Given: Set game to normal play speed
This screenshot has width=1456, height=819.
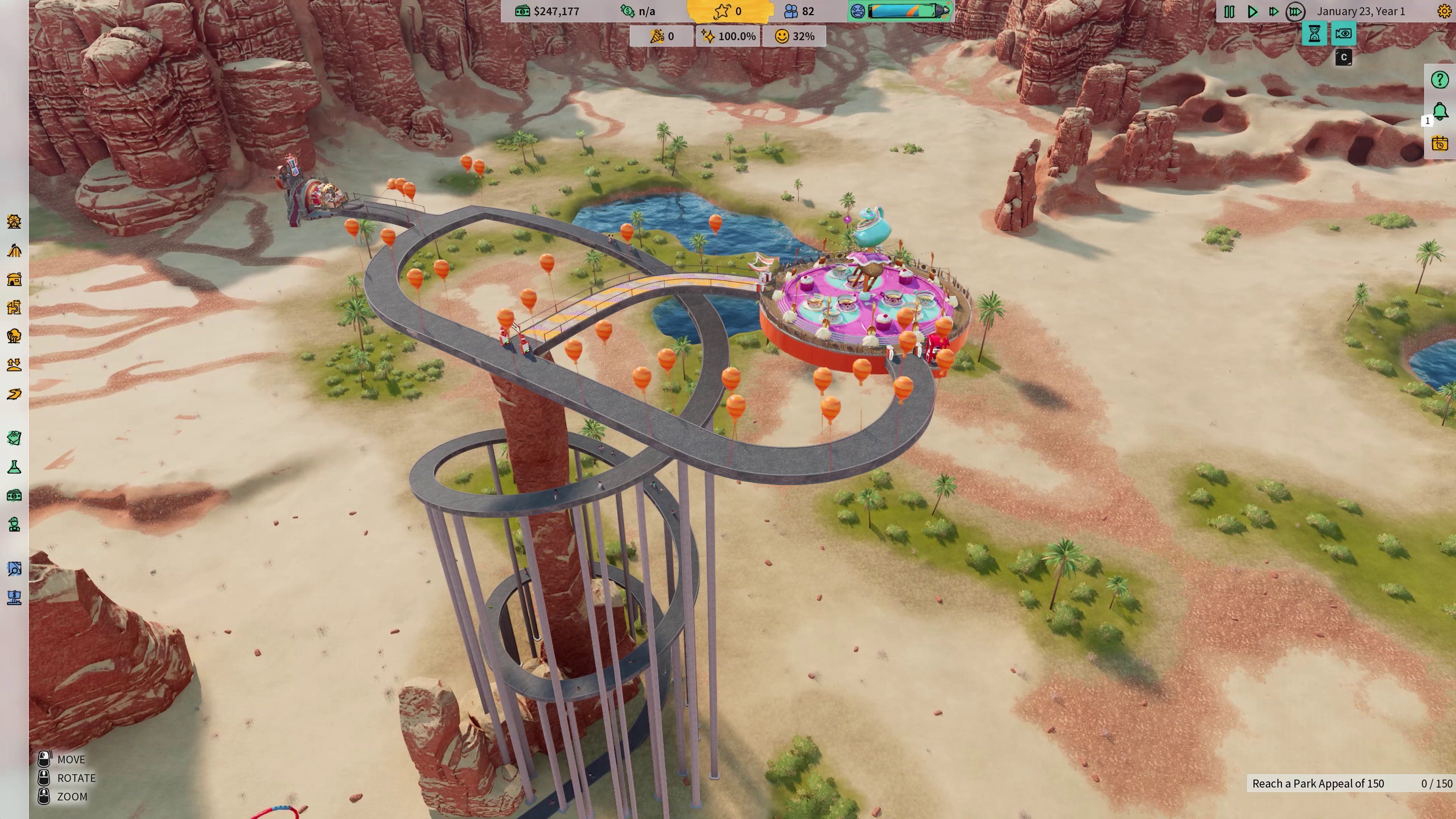Looking at the screenshot, I should click(1252, 11).
